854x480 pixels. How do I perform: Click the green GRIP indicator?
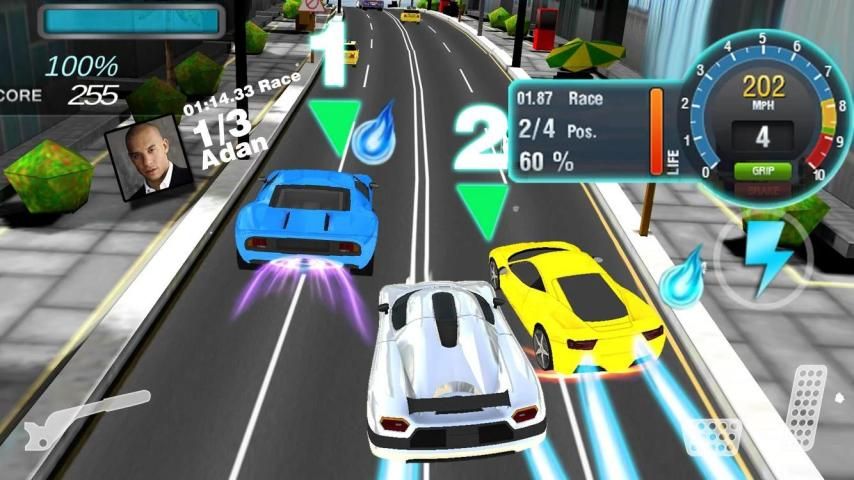(763, 171)
